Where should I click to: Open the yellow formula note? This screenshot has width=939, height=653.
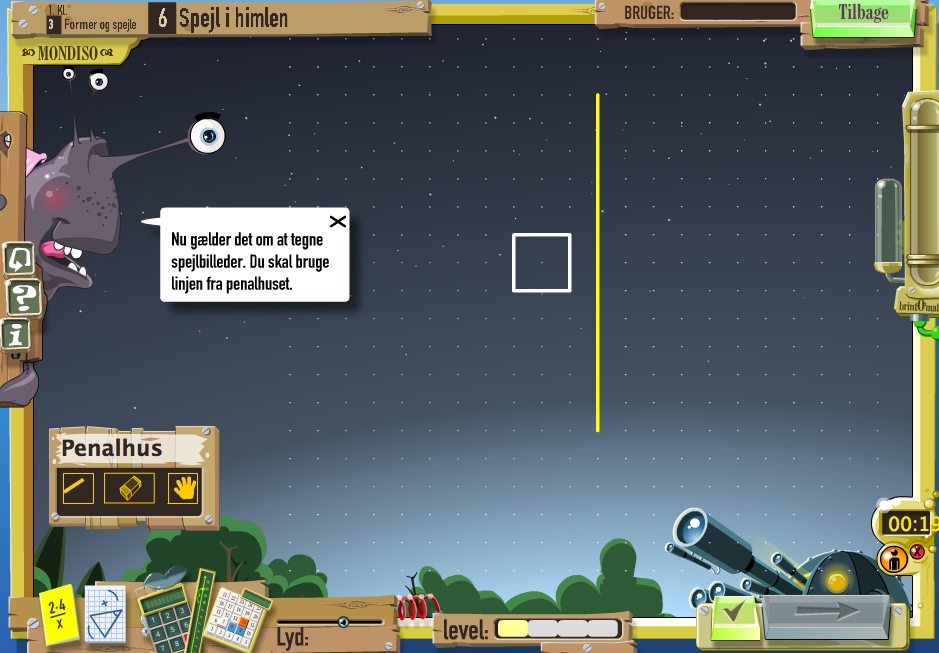coord(59,614)
